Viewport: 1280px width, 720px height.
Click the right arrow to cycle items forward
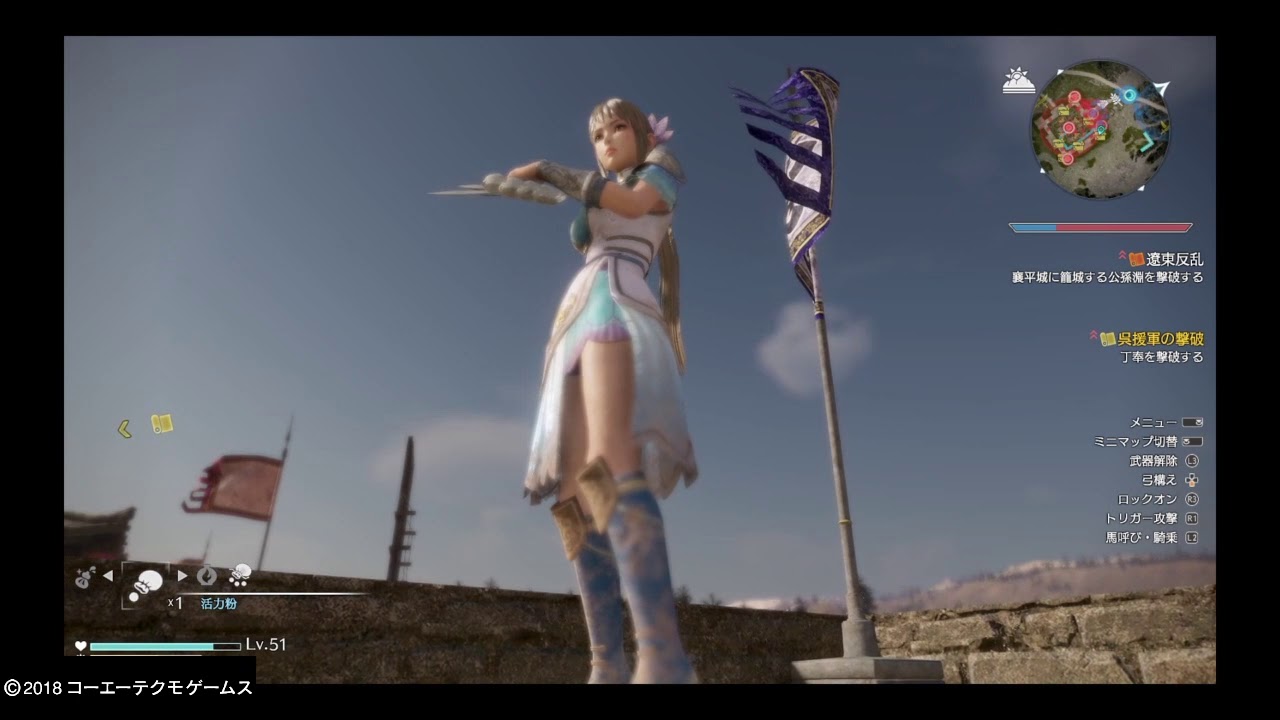[x=183, y=576]
